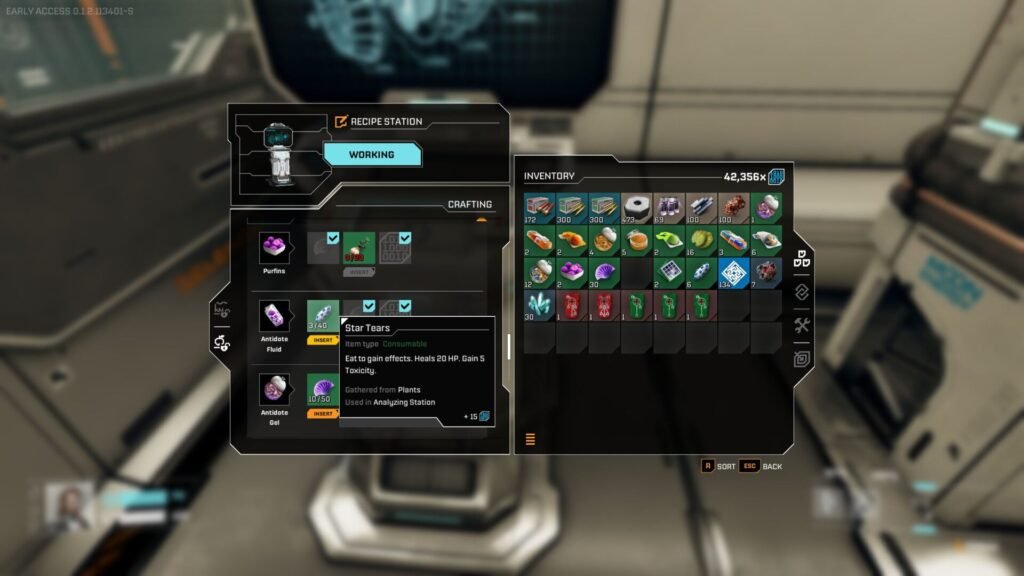Click the Insert button under Antidote Gel
This screenshot has width=1024, height=576.
pos(323,413)
